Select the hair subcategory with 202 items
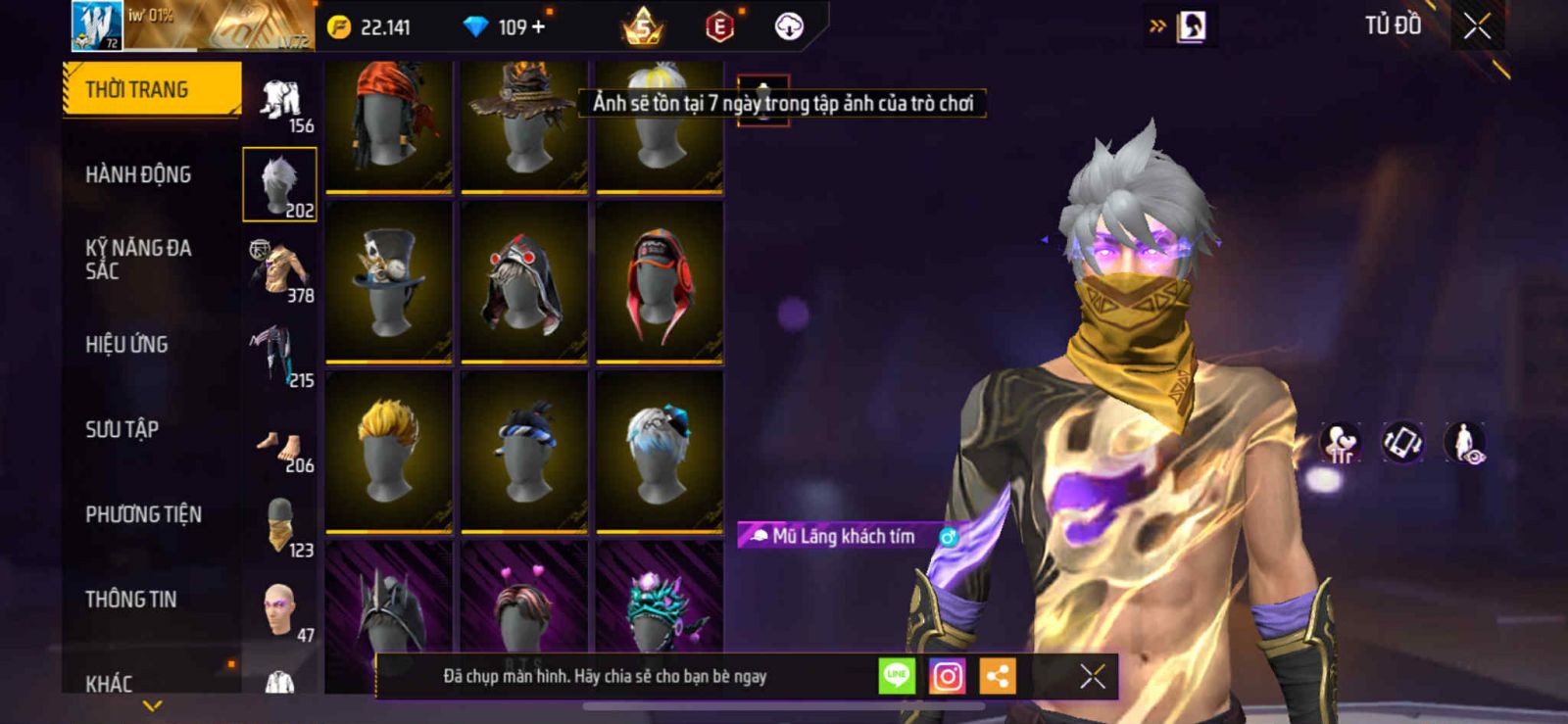The width and height of the screenshot is (1568, 724). tap(280, 184)
